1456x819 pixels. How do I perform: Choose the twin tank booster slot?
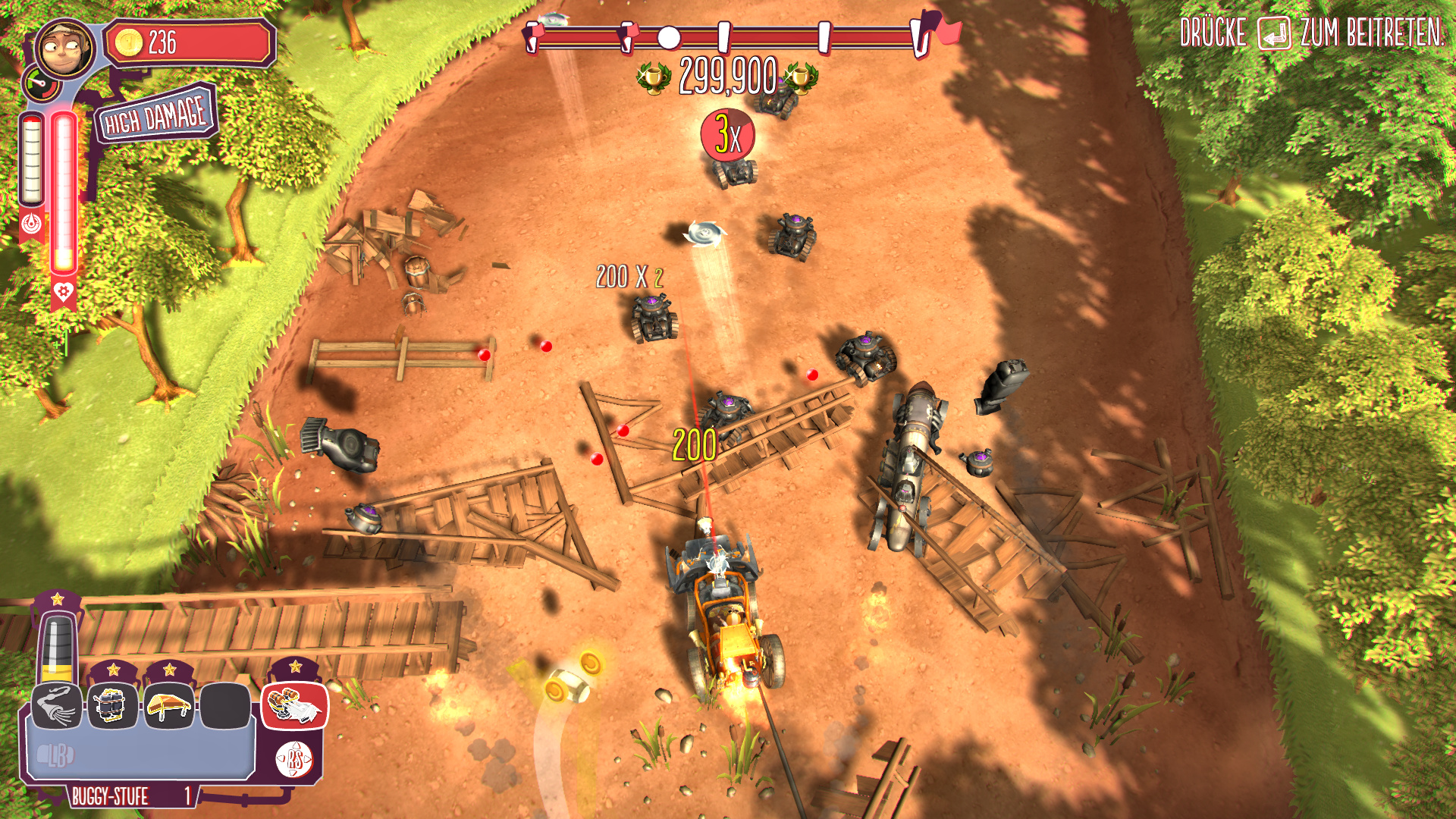click(113, 706)
